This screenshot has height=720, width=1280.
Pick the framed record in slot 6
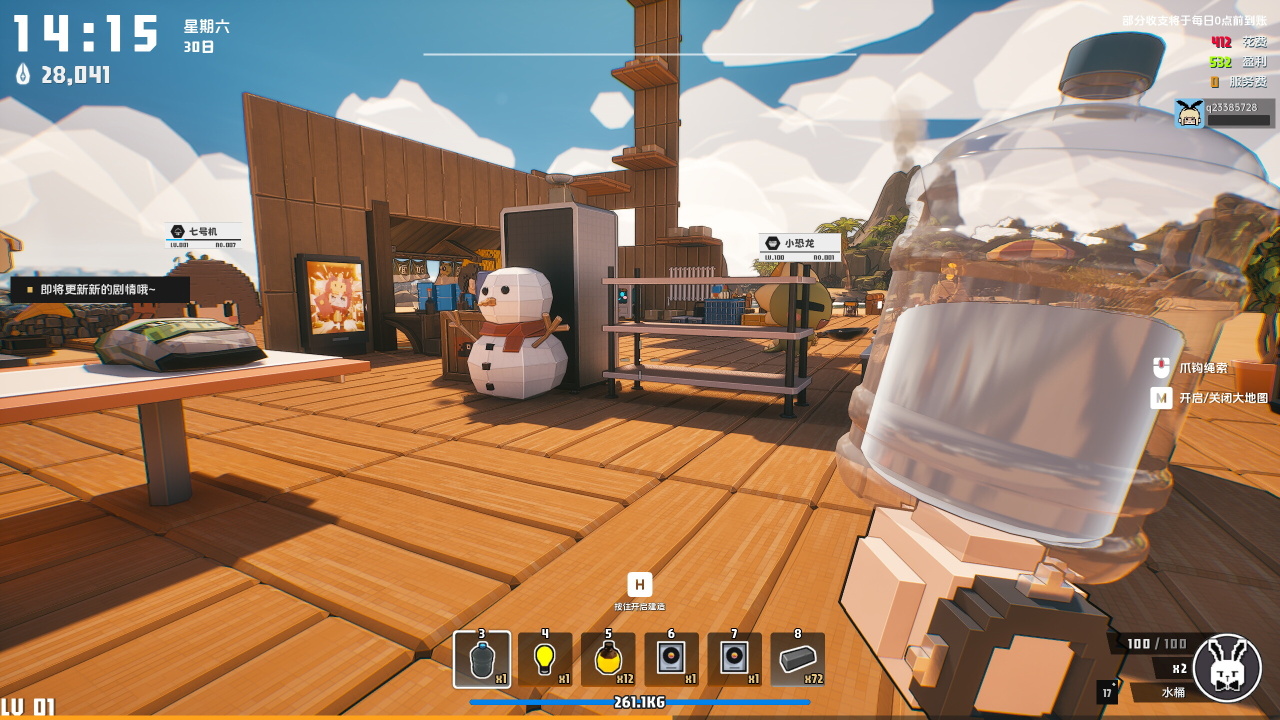point(671,660)
